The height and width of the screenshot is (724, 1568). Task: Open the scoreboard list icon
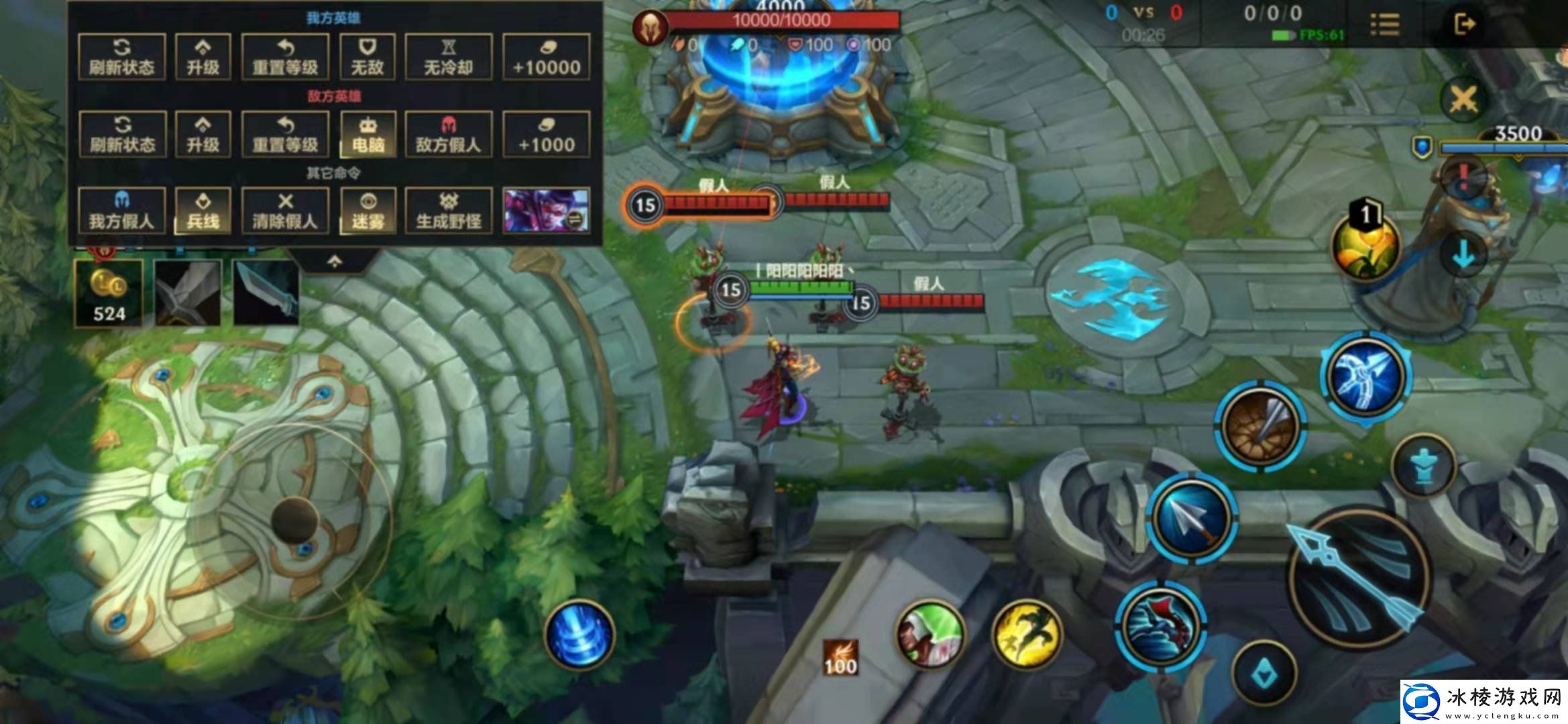(x=1384, y=24)
